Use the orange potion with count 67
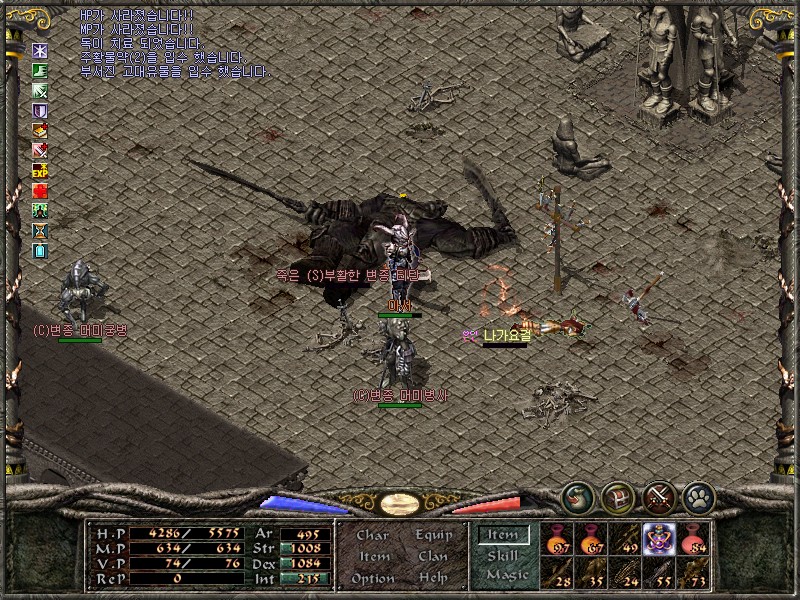This screenshot has height=600, width=800. coord(592,538)
